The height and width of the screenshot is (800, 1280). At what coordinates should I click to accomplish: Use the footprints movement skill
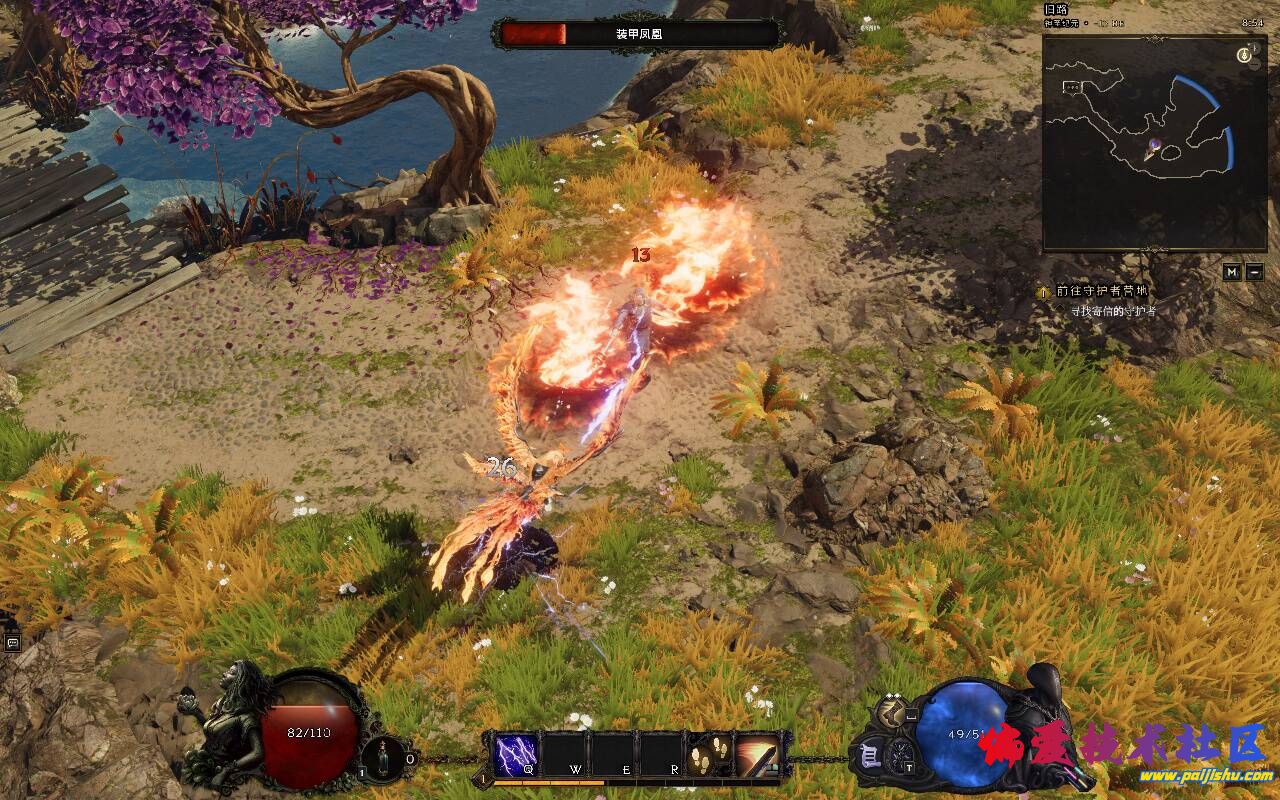tap(709, 754)
